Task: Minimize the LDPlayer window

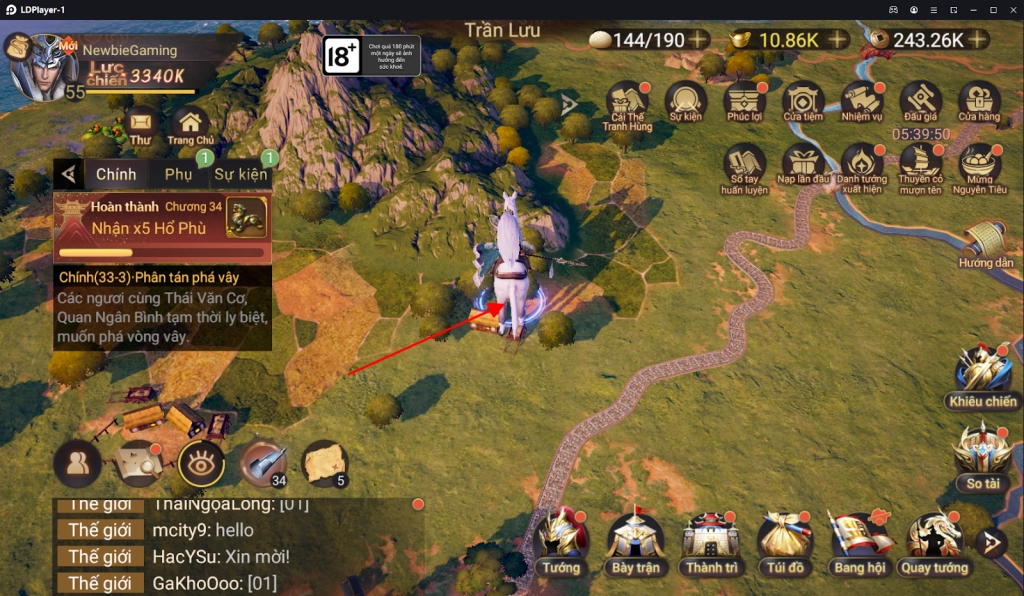Action: [975, 9]
